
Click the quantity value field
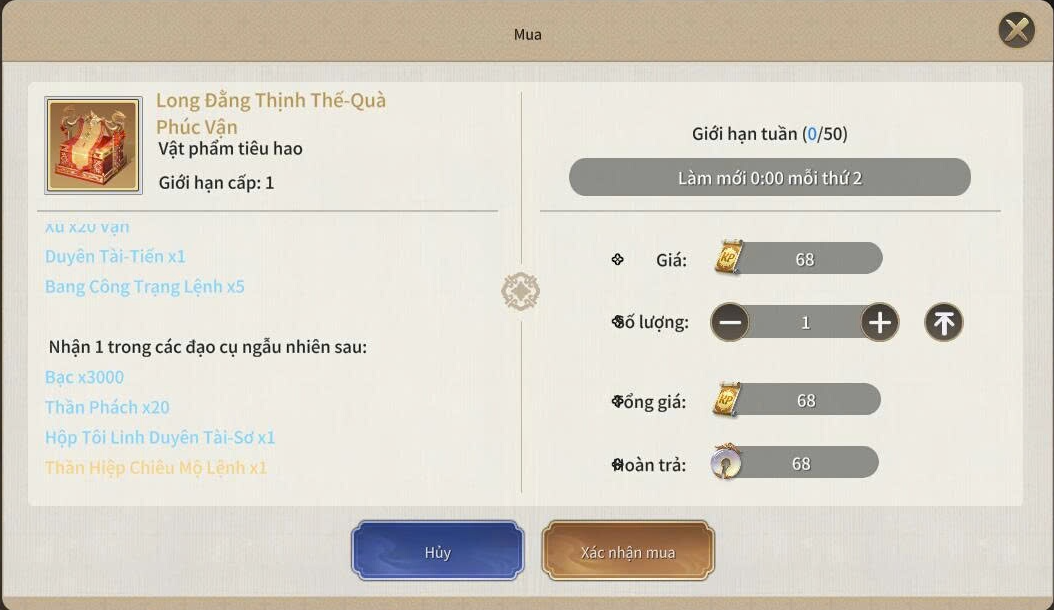coord(805,322)
